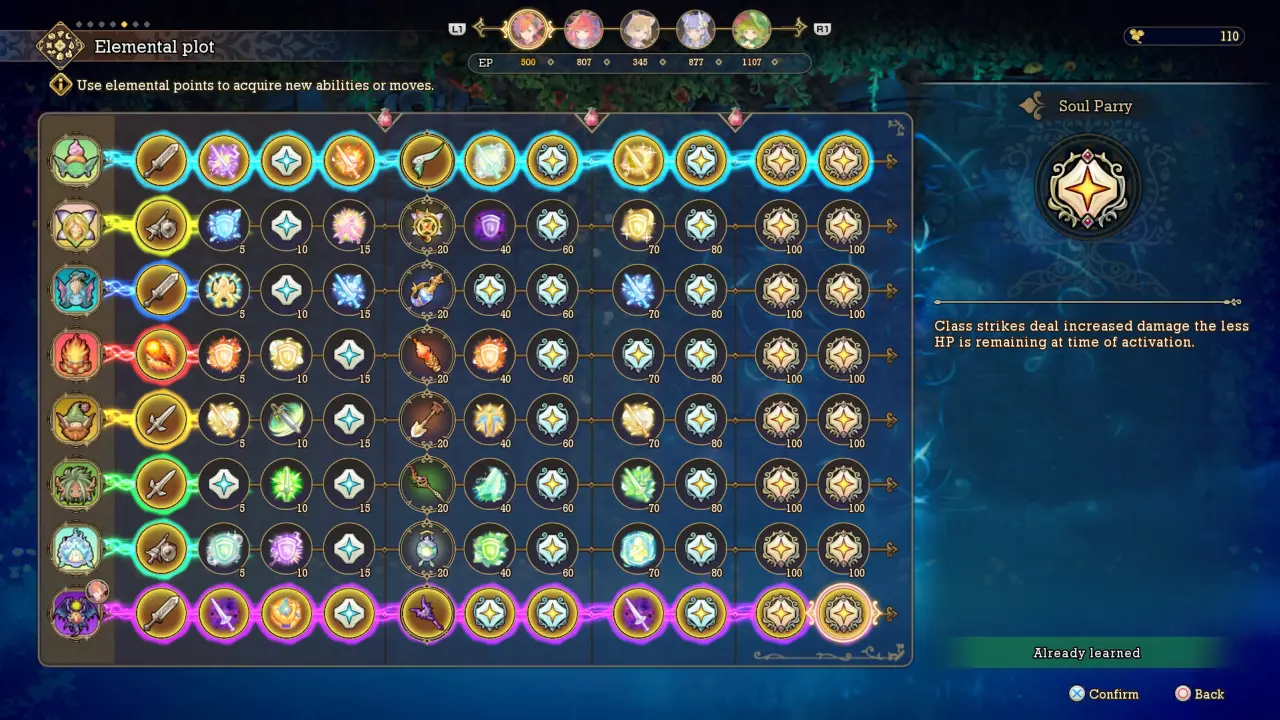Select the green staff node on the Dryad row

tap(427, 484)
